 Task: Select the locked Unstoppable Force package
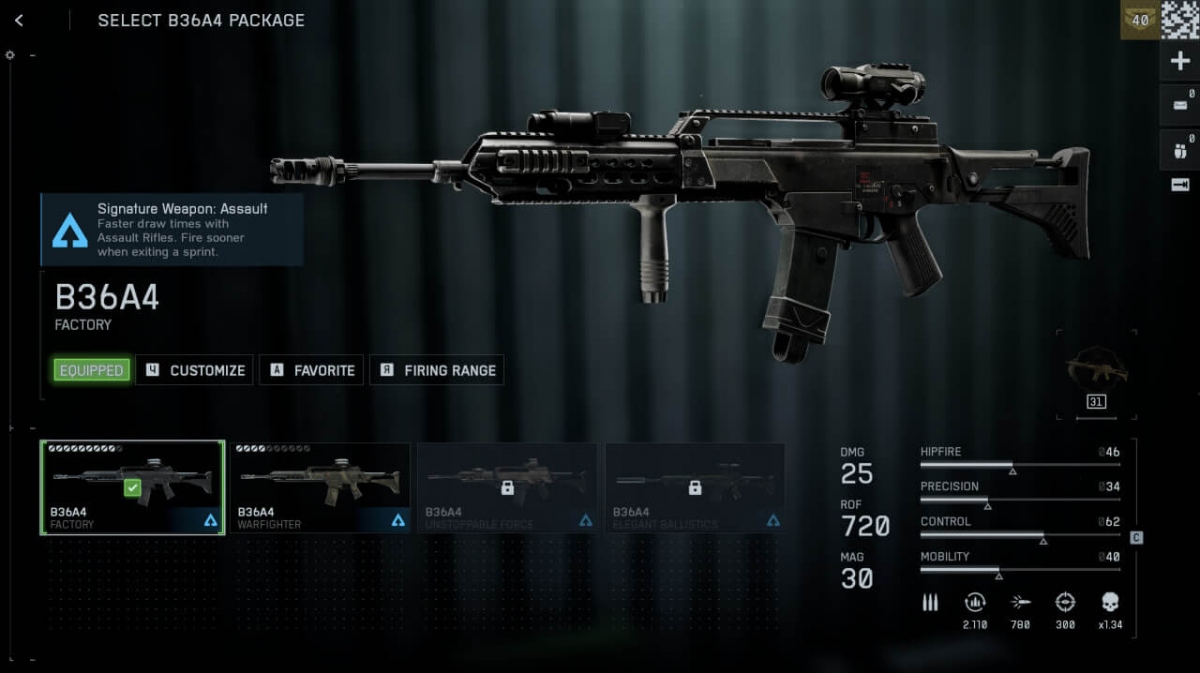point(507,488)
